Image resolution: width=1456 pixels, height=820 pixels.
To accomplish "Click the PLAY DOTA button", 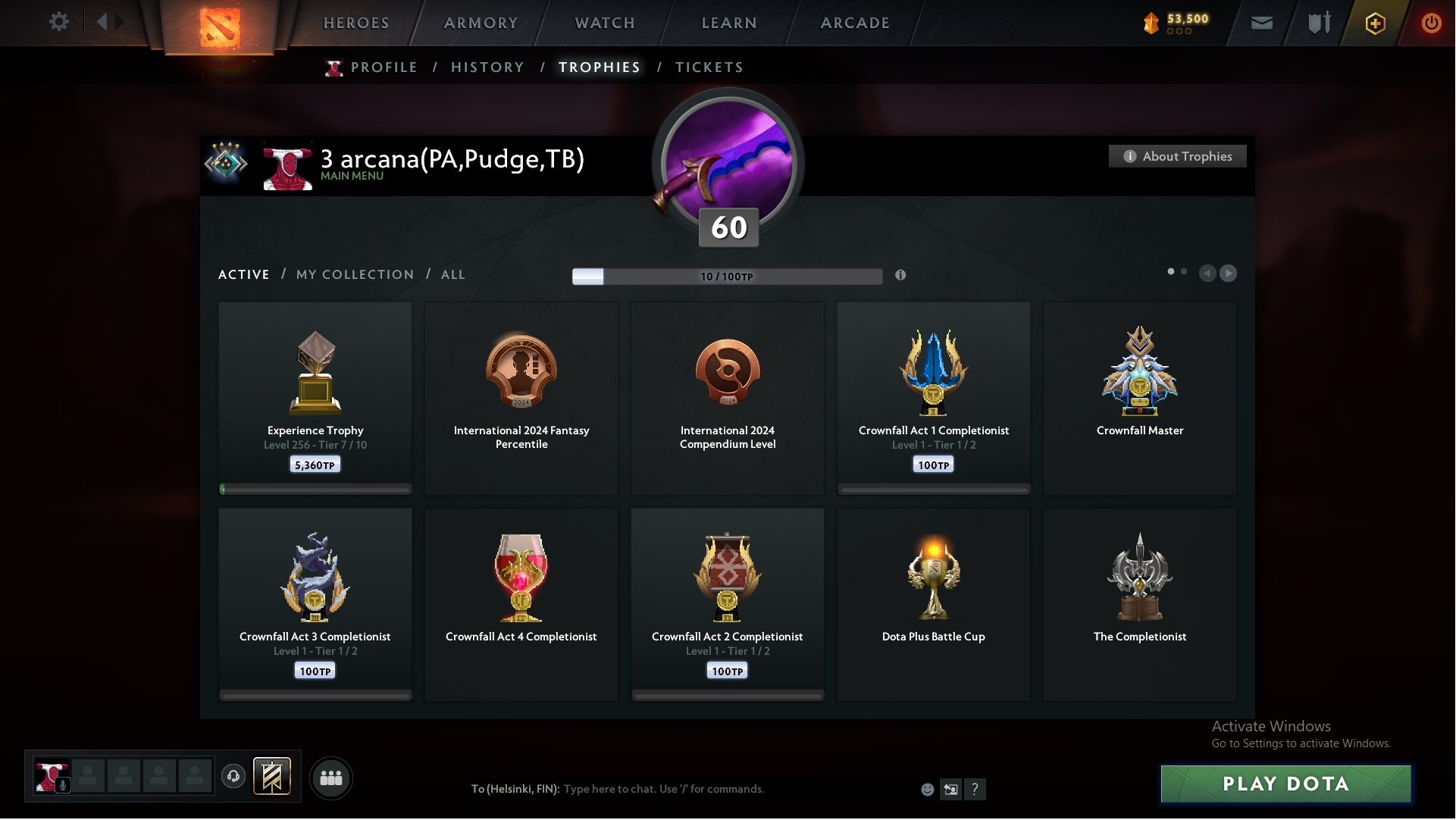I will pos(1285,784).
